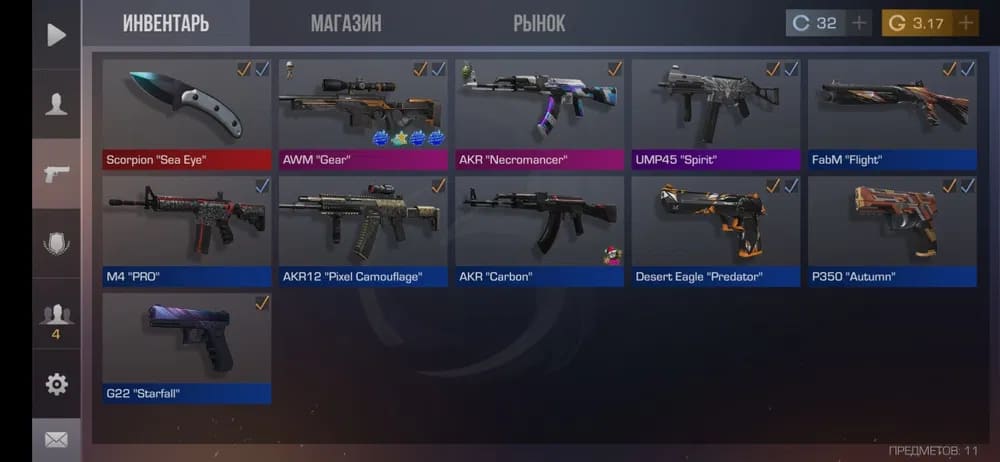Open the gear settings icon
This screenshot has height=462, width=1000.
(56, 383)
